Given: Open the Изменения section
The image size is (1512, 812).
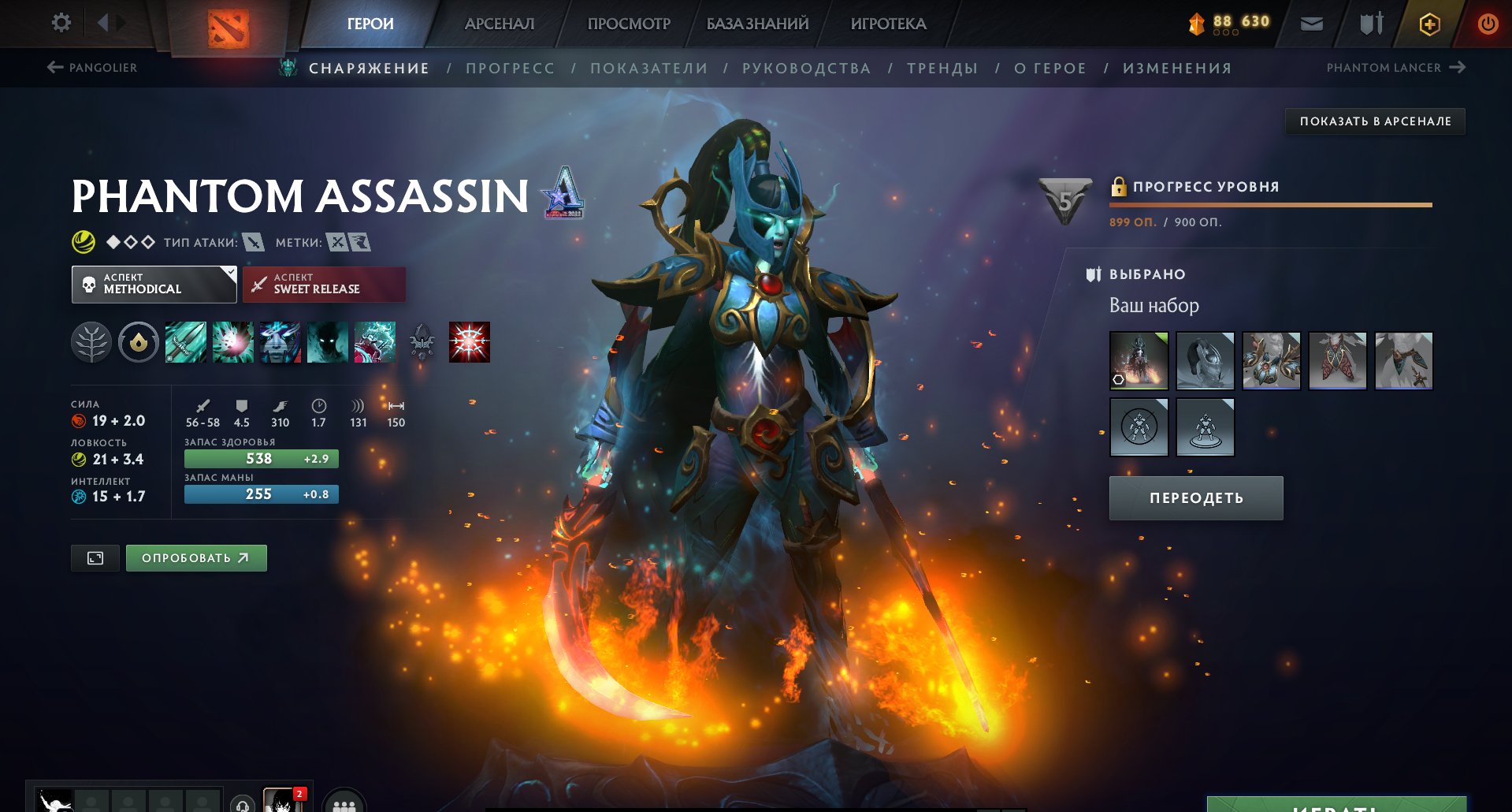Looking at the screenshot, I should (1177, 69).
